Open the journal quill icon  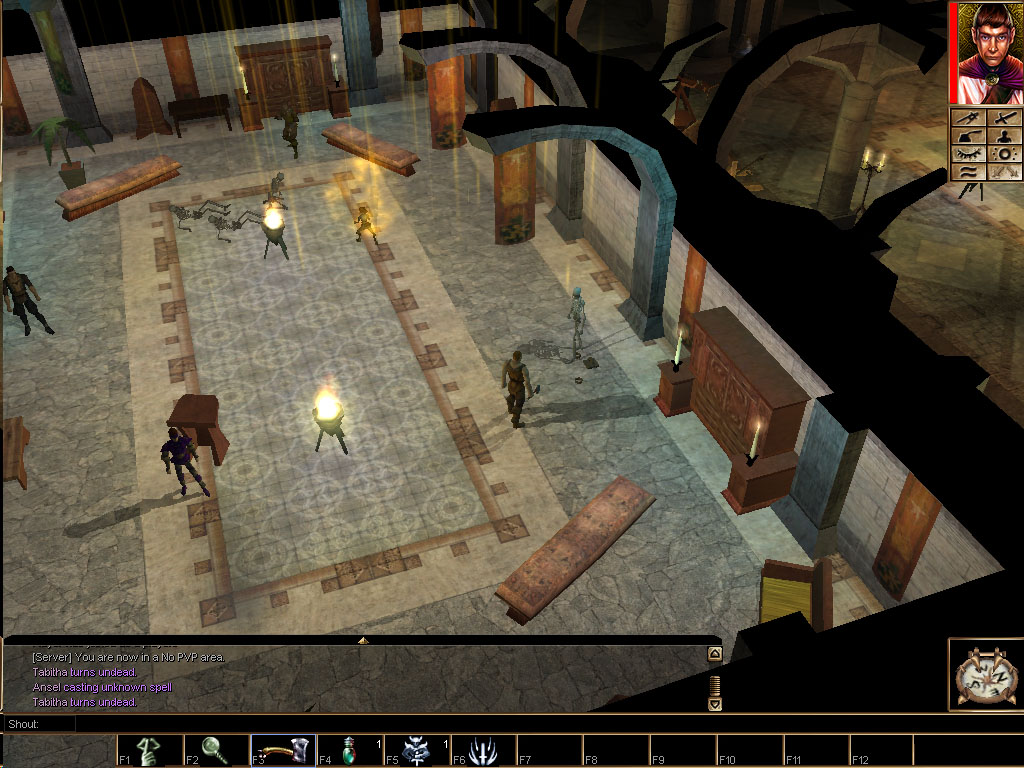pos(966,136)
